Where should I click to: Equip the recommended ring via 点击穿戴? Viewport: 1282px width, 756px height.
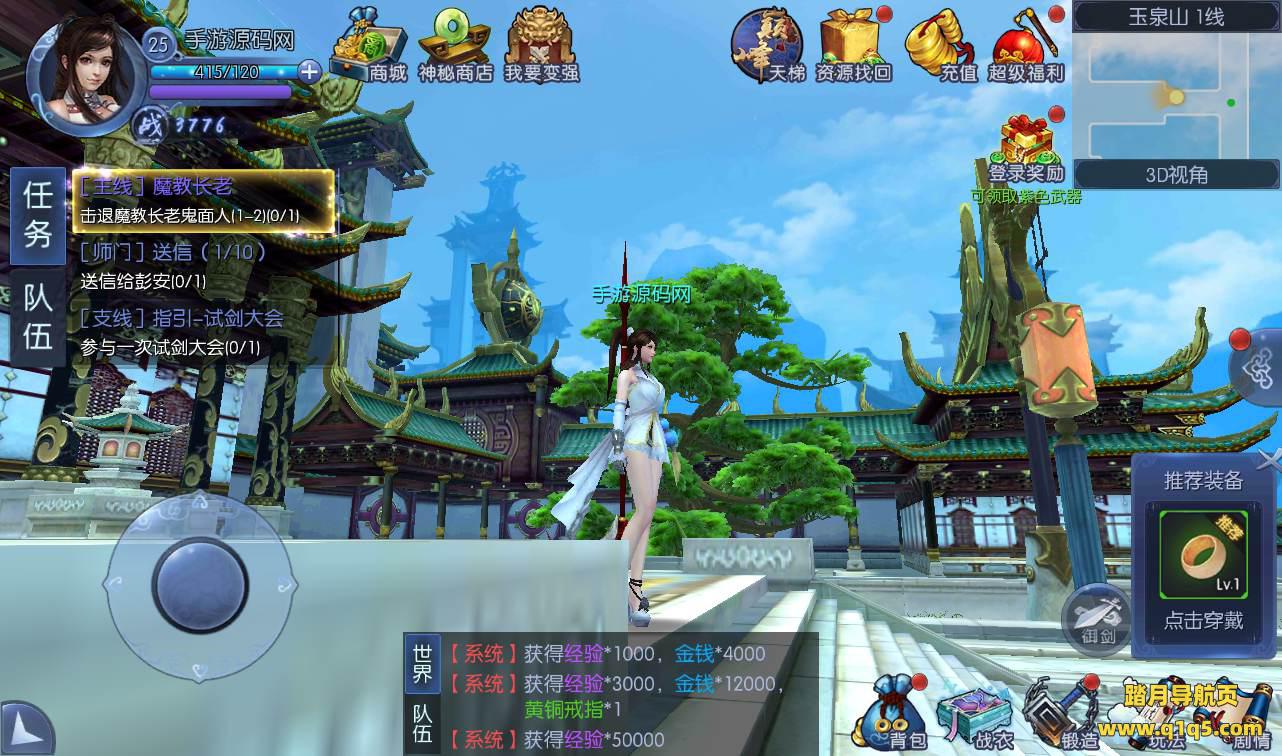pos(1203,620)
